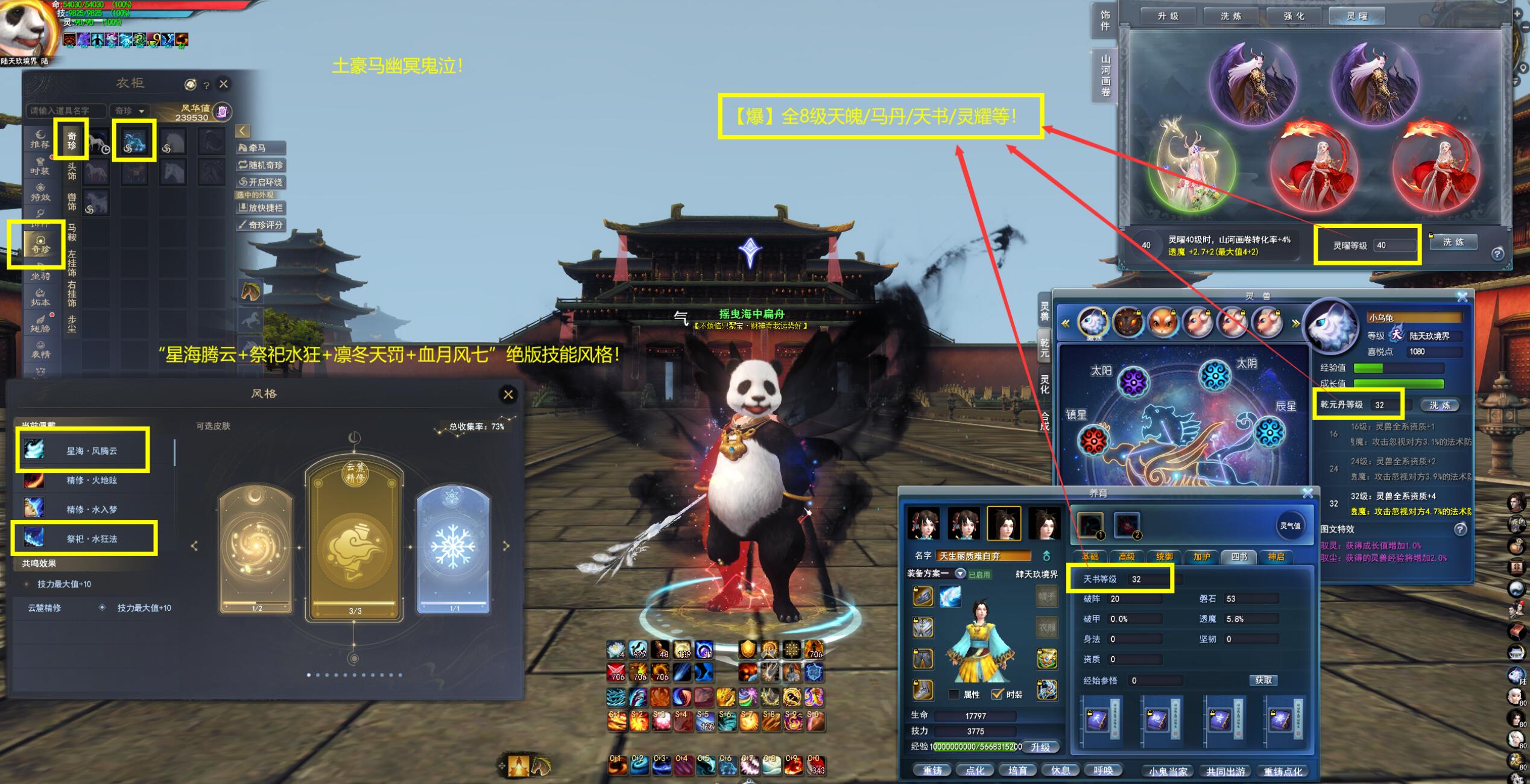Toggle the 时装 checkbox

click(997, 694)
